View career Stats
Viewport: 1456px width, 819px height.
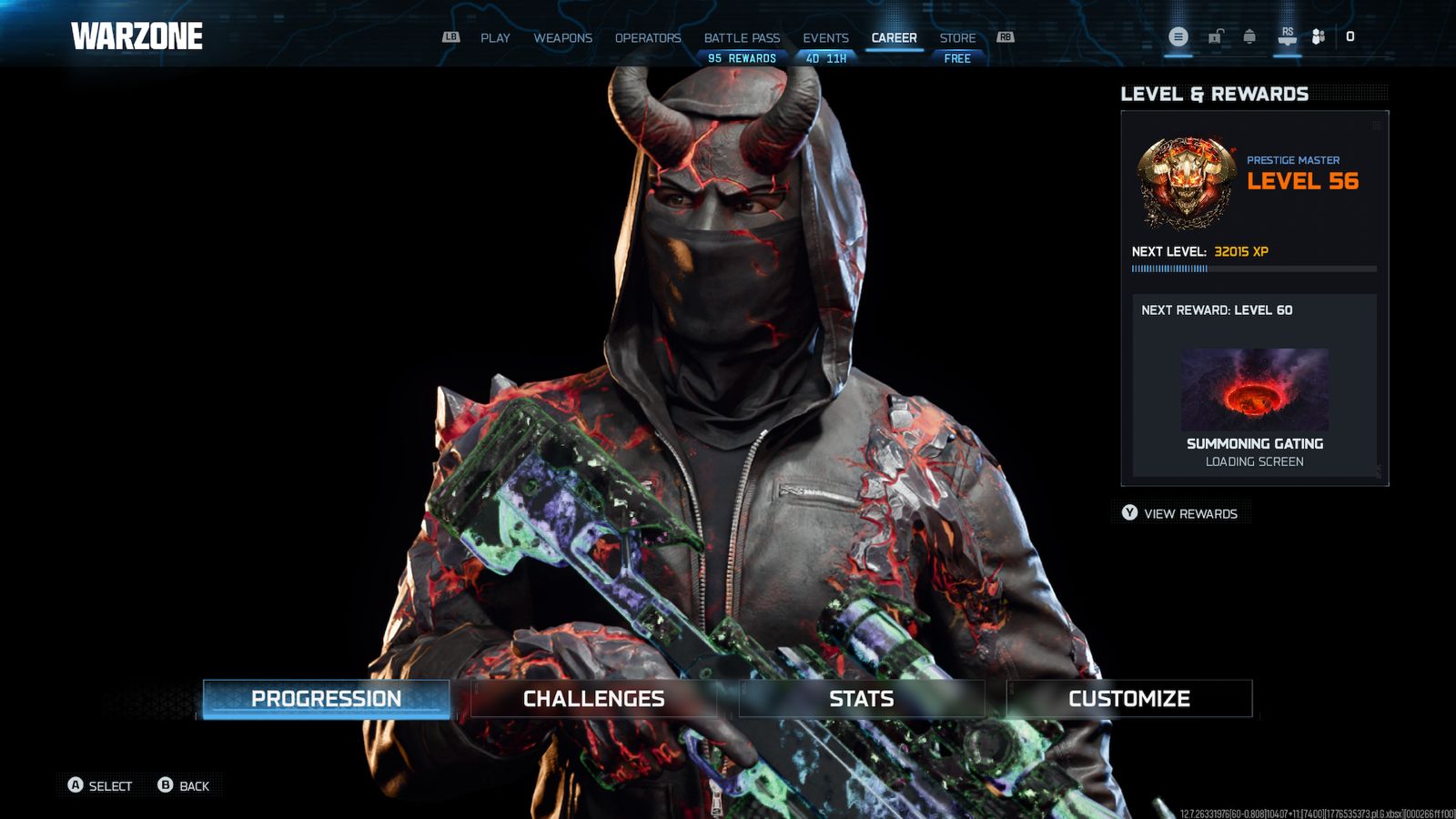pos(861,699)
